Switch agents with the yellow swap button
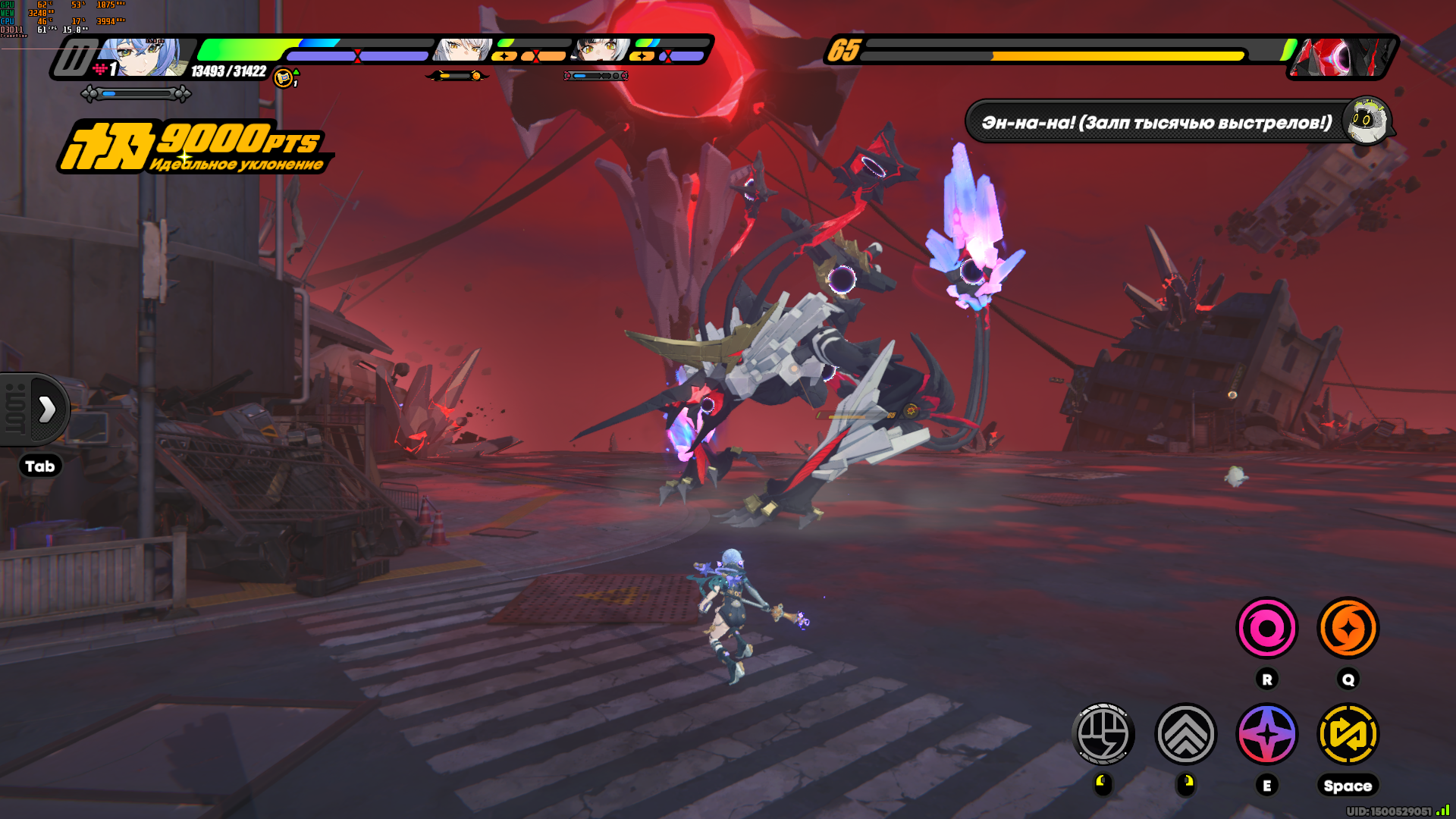 (x=1348, y=734)
